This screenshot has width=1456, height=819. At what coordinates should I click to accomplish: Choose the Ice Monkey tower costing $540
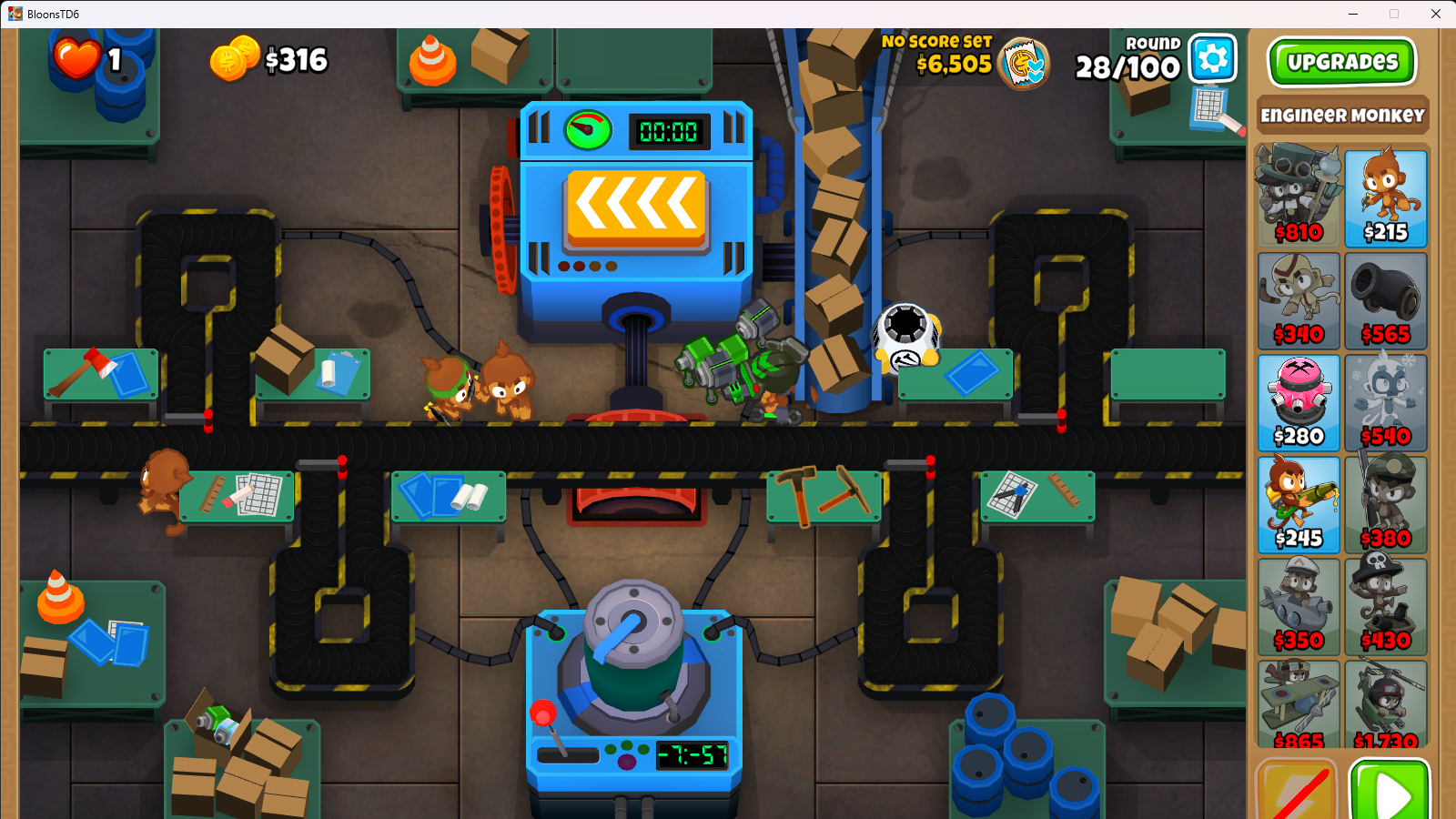point(1385,402)
